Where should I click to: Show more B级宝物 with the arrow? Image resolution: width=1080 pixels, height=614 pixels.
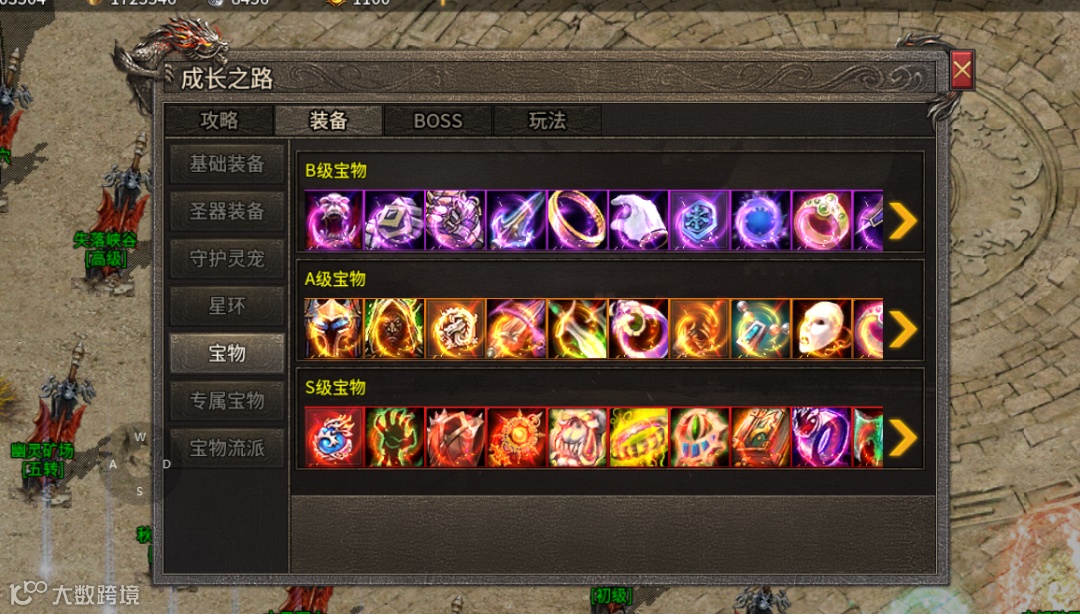coord(902,221)
